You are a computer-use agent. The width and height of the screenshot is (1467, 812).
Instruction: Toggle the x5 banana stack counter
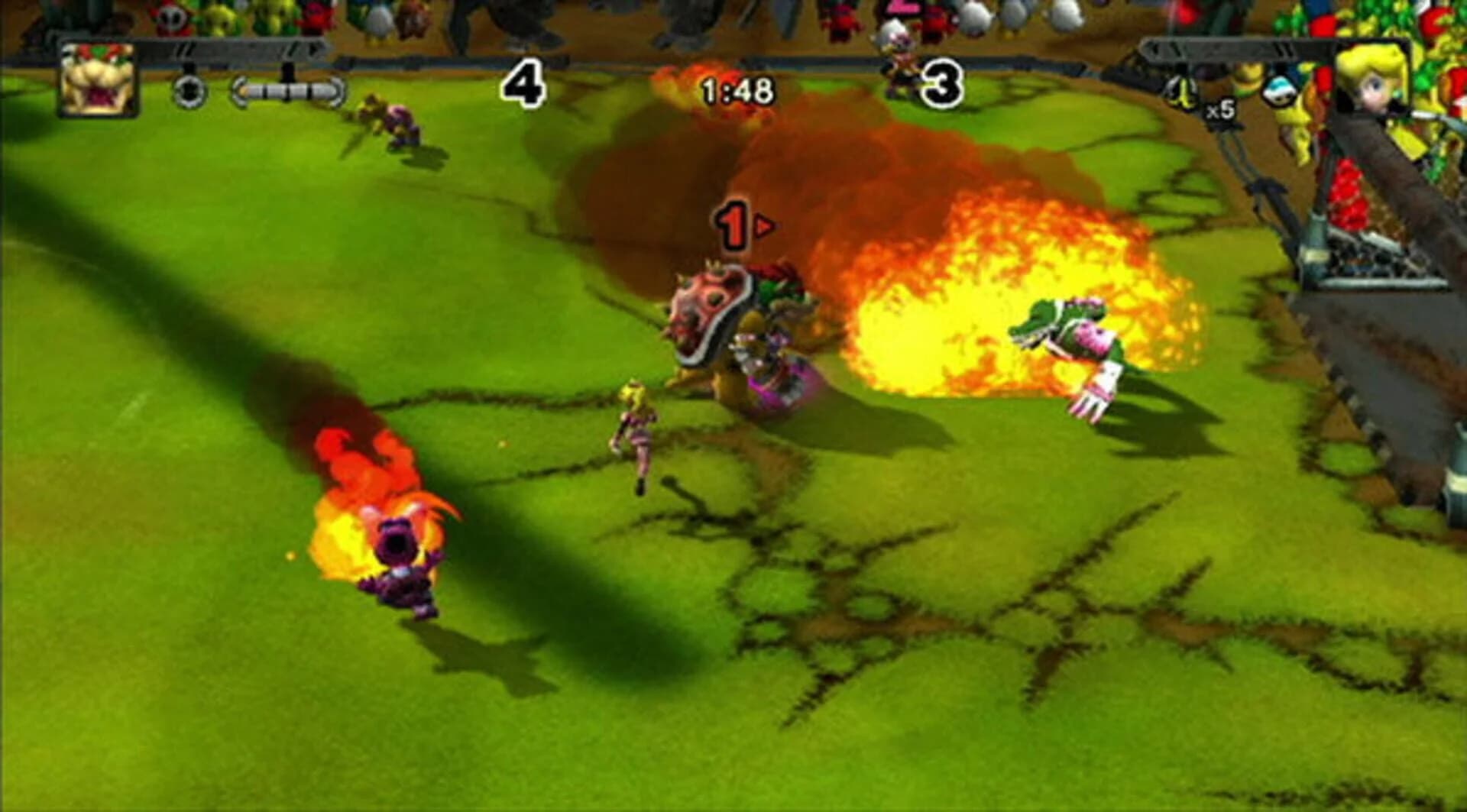(x=1220, y=111)
